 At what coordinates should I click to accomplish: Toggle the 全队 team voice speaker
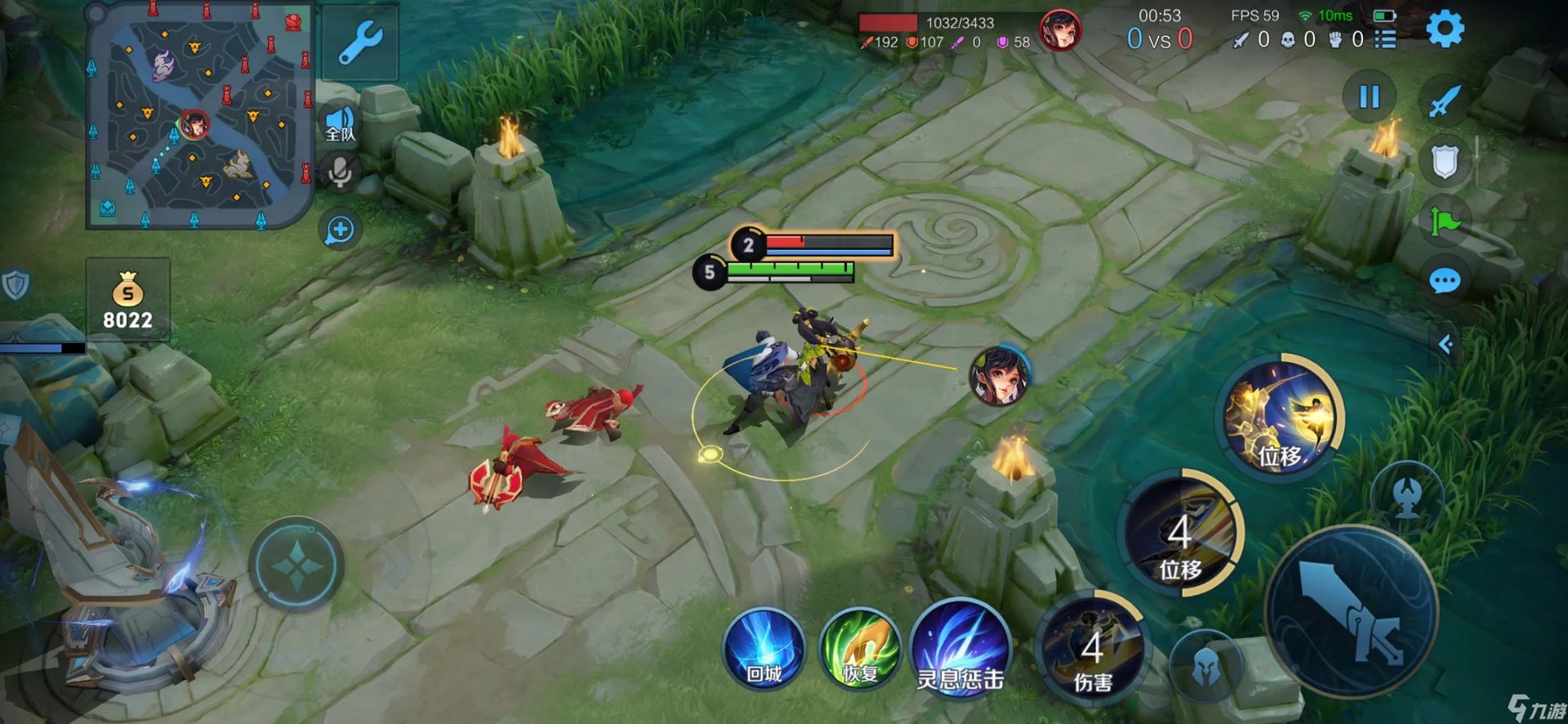click(x=341, y=124)
